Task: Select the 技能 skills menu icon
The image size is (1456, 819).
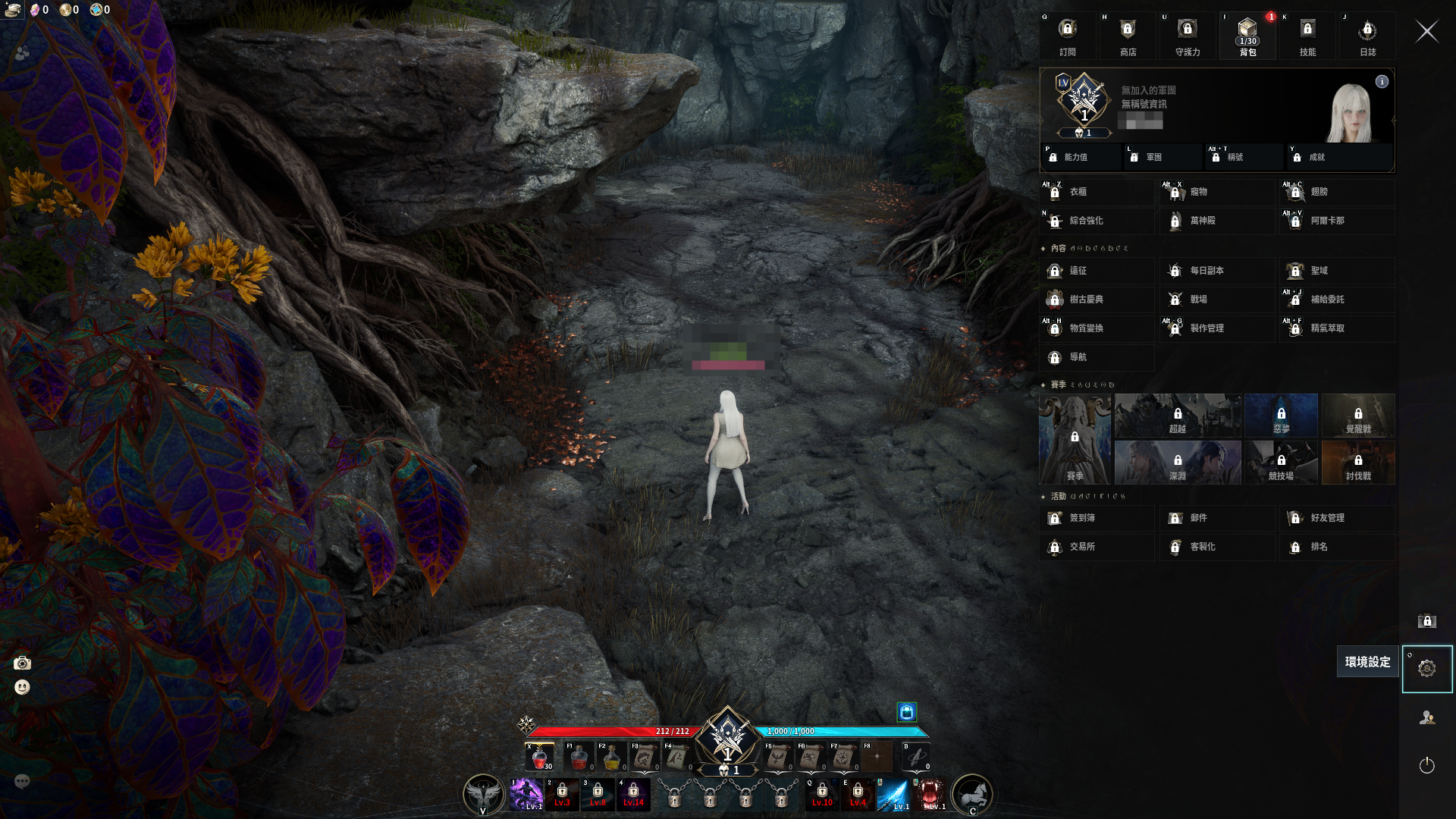Action: tap(1307, 36)
